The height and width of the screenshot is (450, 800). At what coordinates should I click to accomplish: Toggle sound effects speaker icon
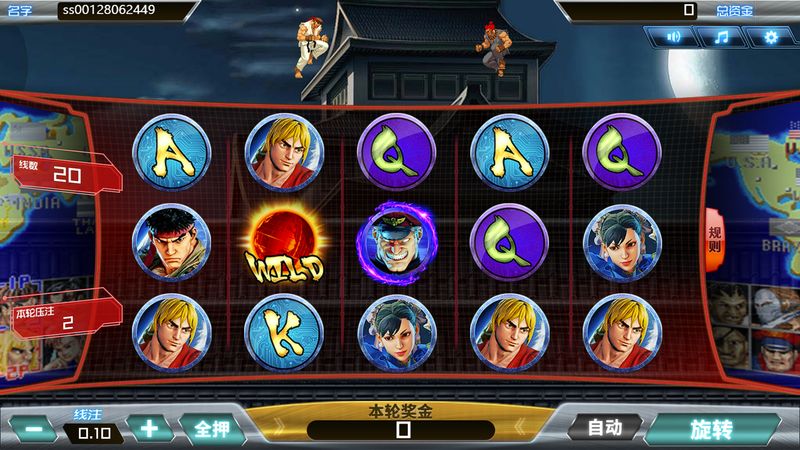click(x=675, y=37)
